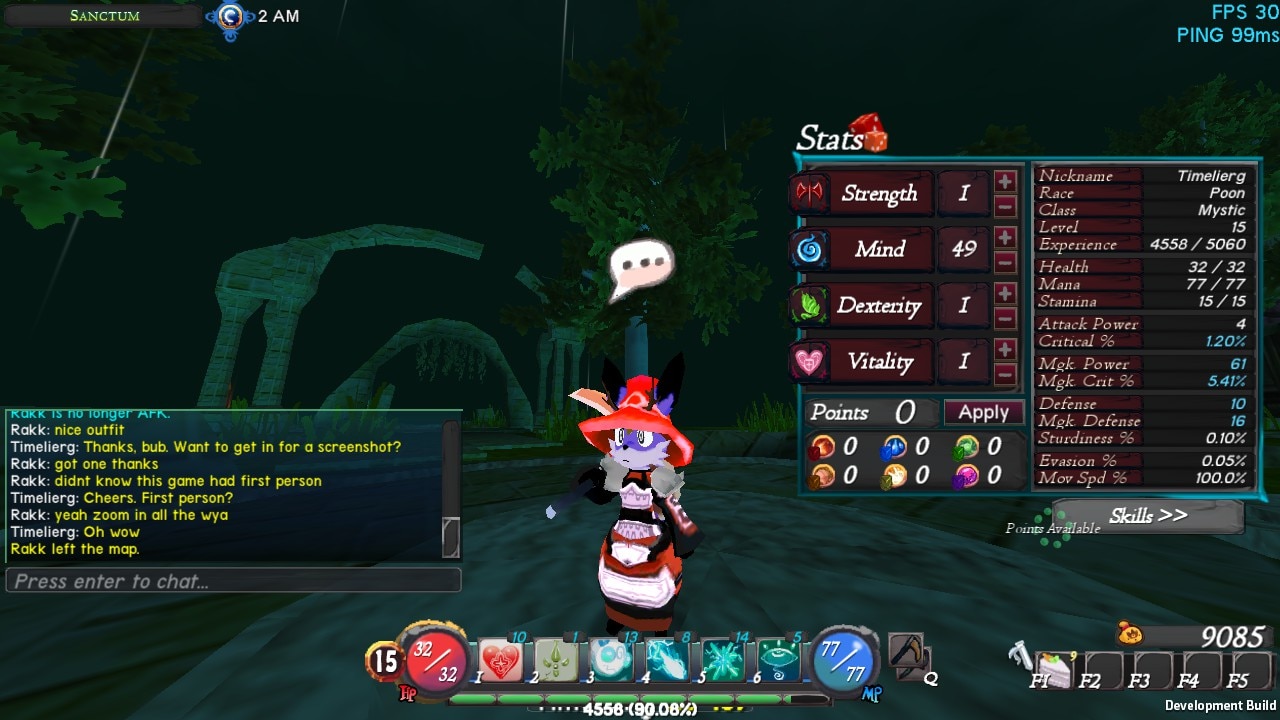The height and width of the screenshot is (720, 1280).
Task: Decrease Strength with its minus button
Action: [x=1005, y=206]
